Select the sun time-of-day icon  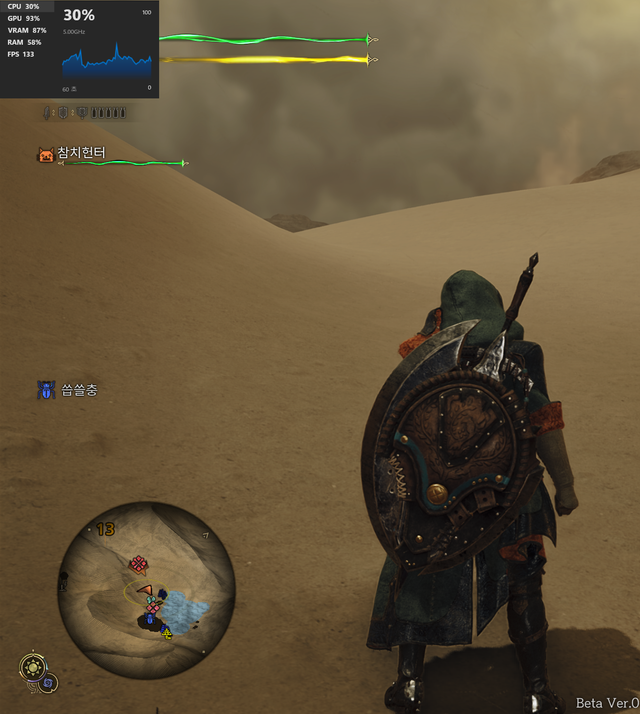coord(33,667)
